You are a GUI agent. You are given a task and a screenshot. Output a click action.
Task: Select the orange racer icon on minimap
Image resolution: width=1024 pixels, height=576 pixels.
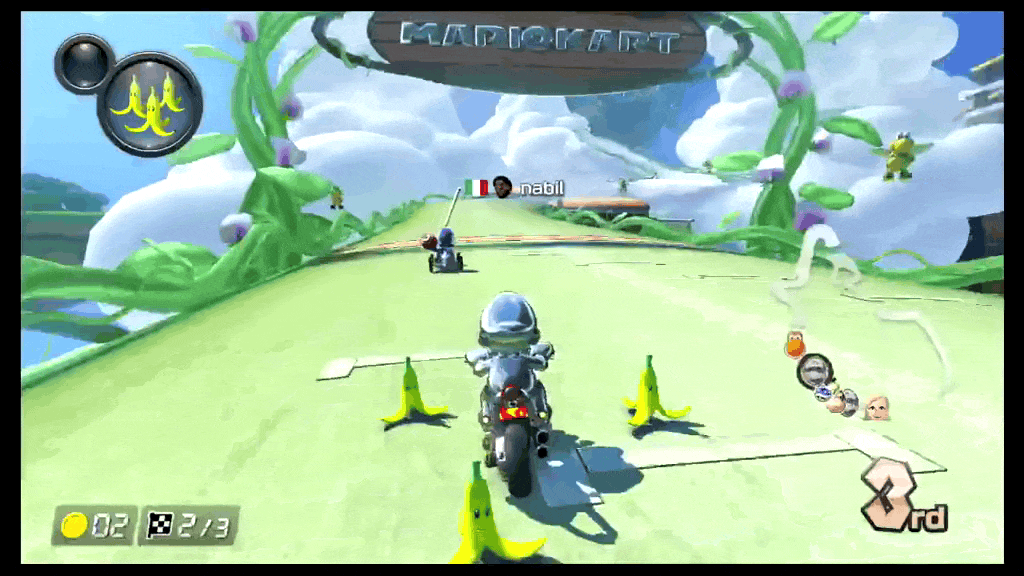click(x=795, y=345)
